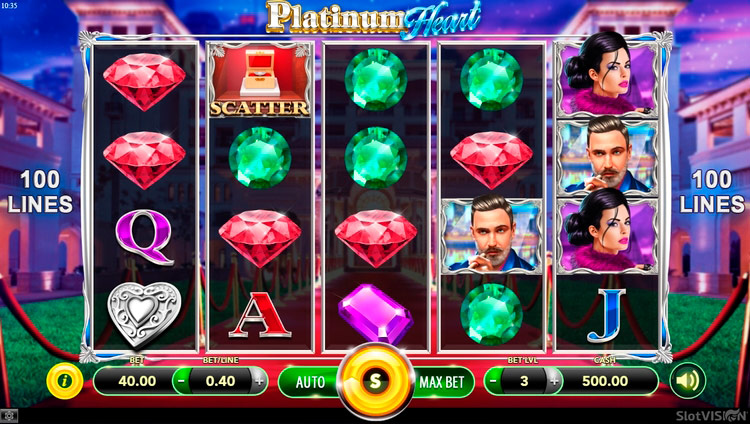Raise the bet level
The height and width of the screenshot is (424, 750).
click(x=552, y=380)
